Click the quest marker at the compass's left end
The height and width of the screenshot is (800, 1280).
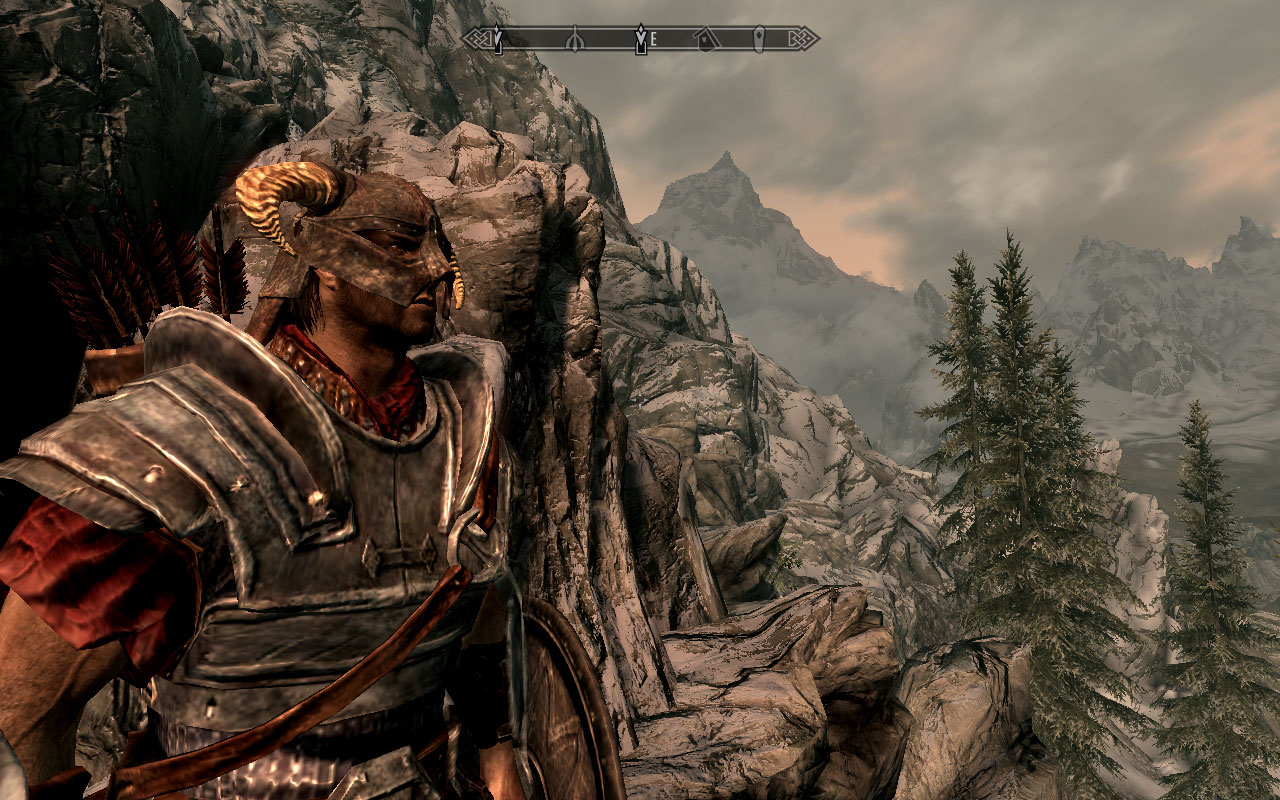pyautogui.click(x=497, y=39)
